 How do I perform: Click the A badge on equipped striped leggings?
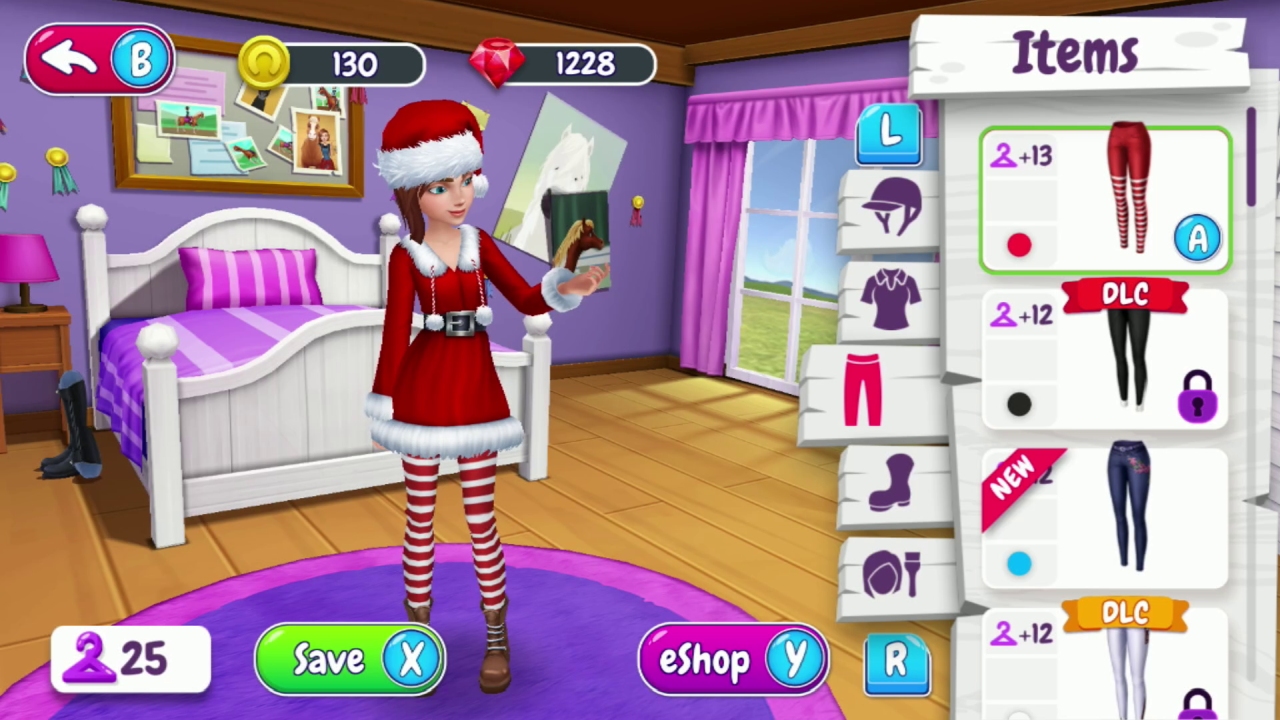pyautogui.click(x=1198, y=238)
